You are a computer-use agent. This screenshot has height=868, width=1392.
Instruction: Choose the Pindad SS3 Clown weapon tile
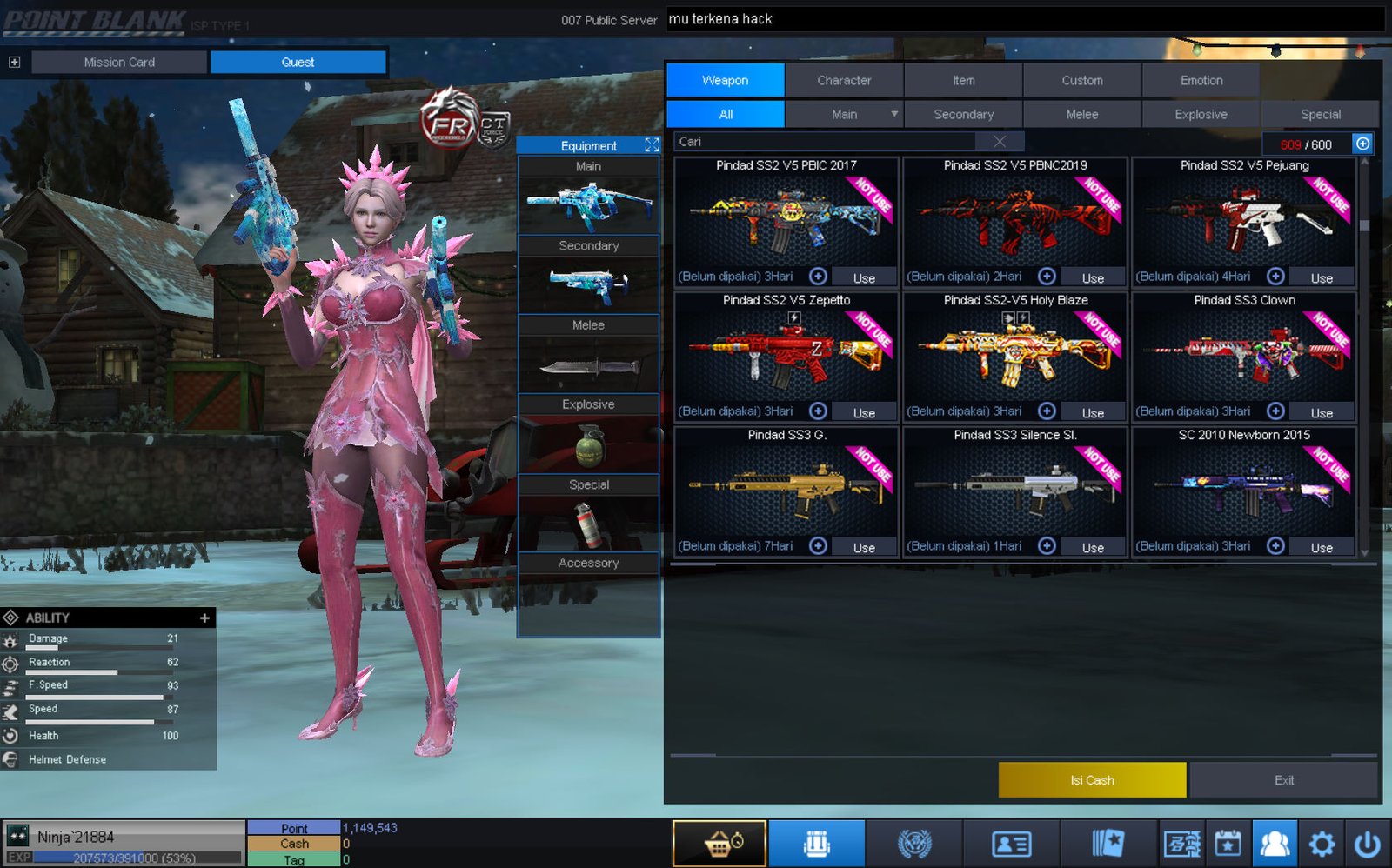pos(1244,348)
